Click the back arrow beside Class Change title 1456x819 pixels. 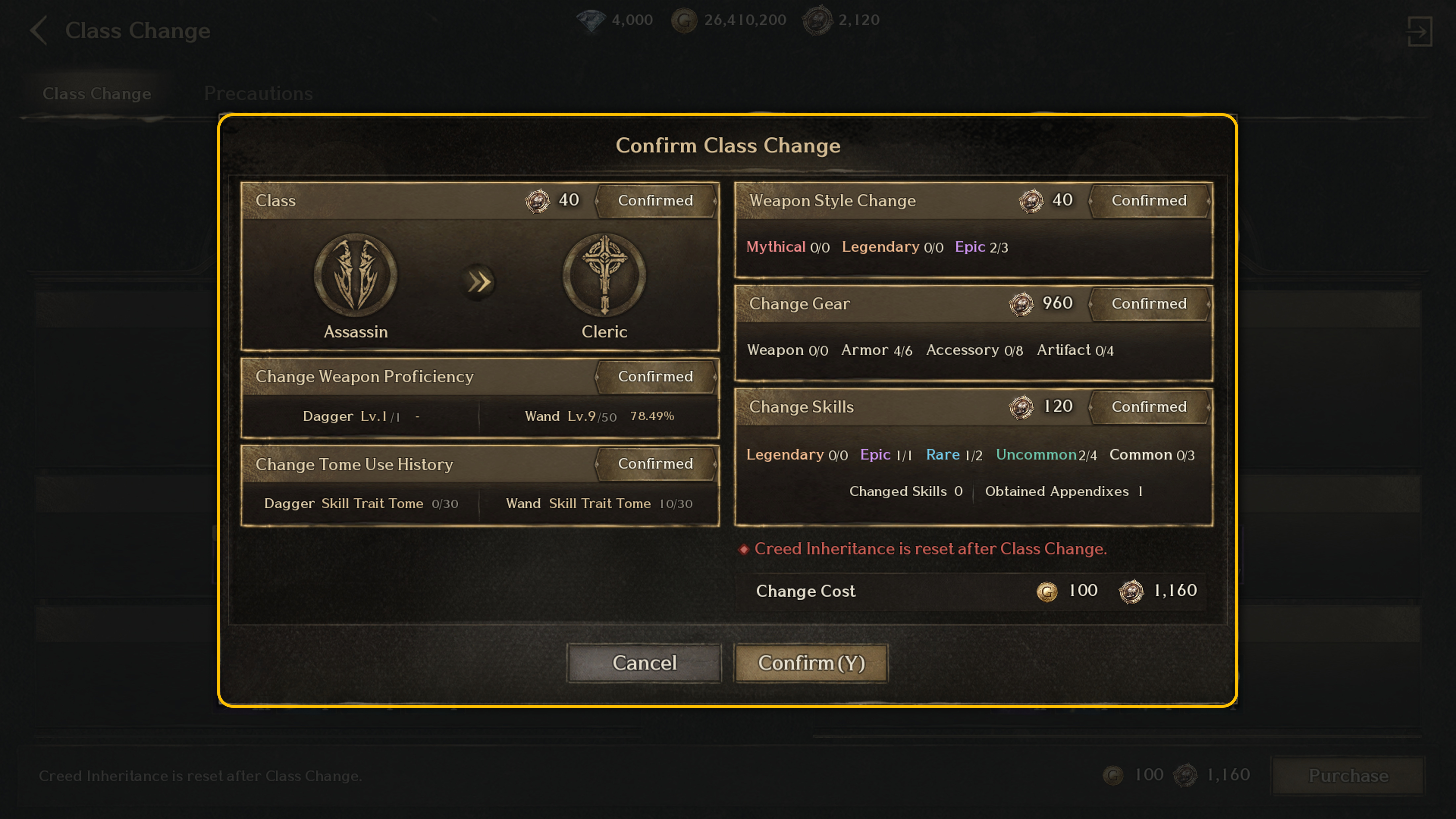39,31
